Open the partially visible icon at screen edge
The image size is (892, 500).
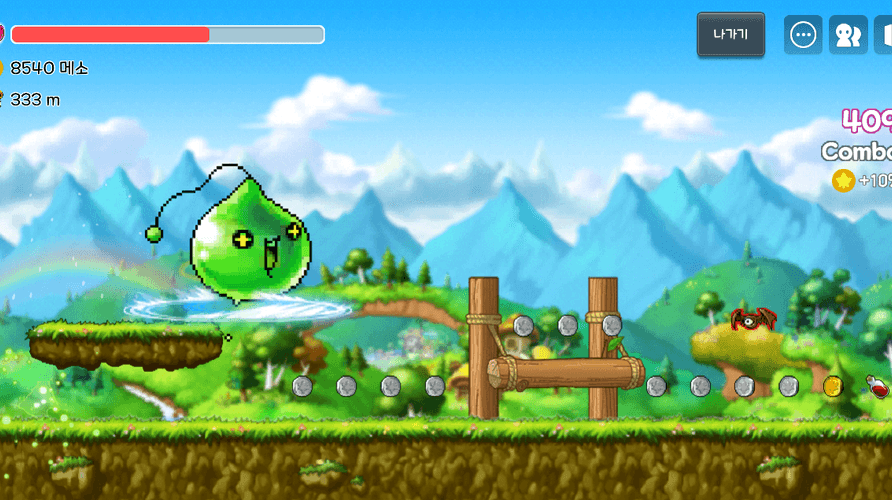884,35
